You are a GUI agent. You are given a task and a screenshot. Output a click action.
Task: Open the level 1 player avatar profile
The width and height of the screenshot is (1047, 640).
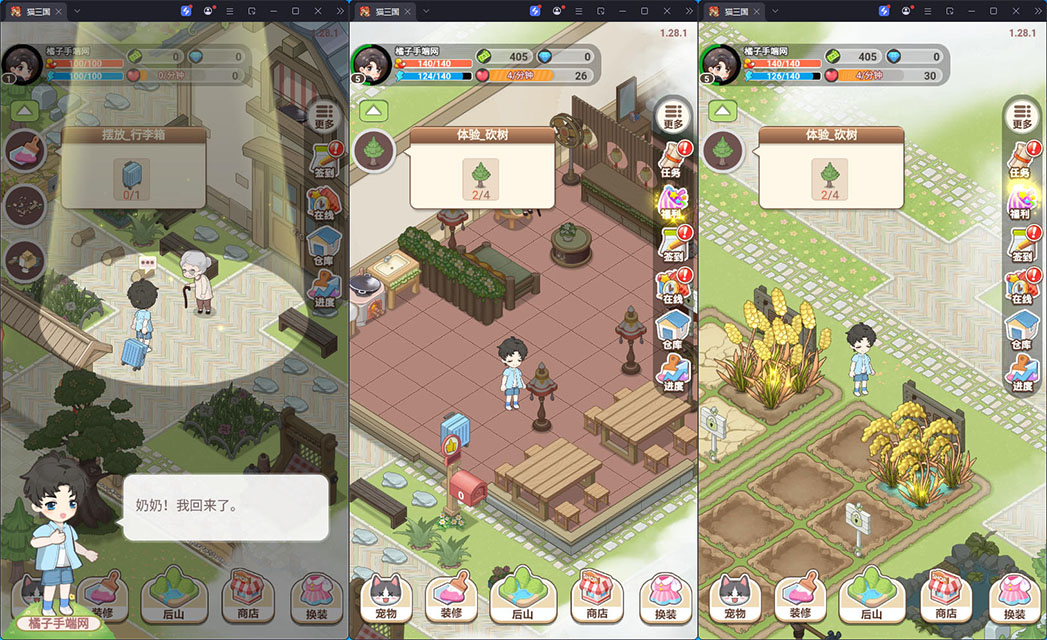[x=20, y=65]
